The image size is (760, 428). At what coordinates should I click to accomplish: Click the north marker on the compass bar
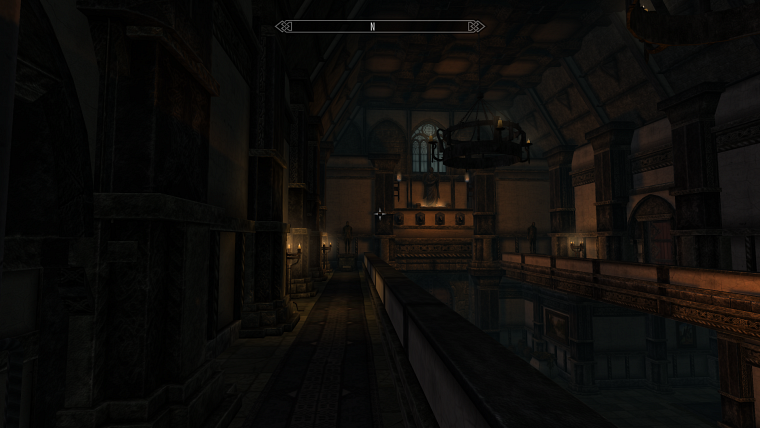tap(372, 27)
